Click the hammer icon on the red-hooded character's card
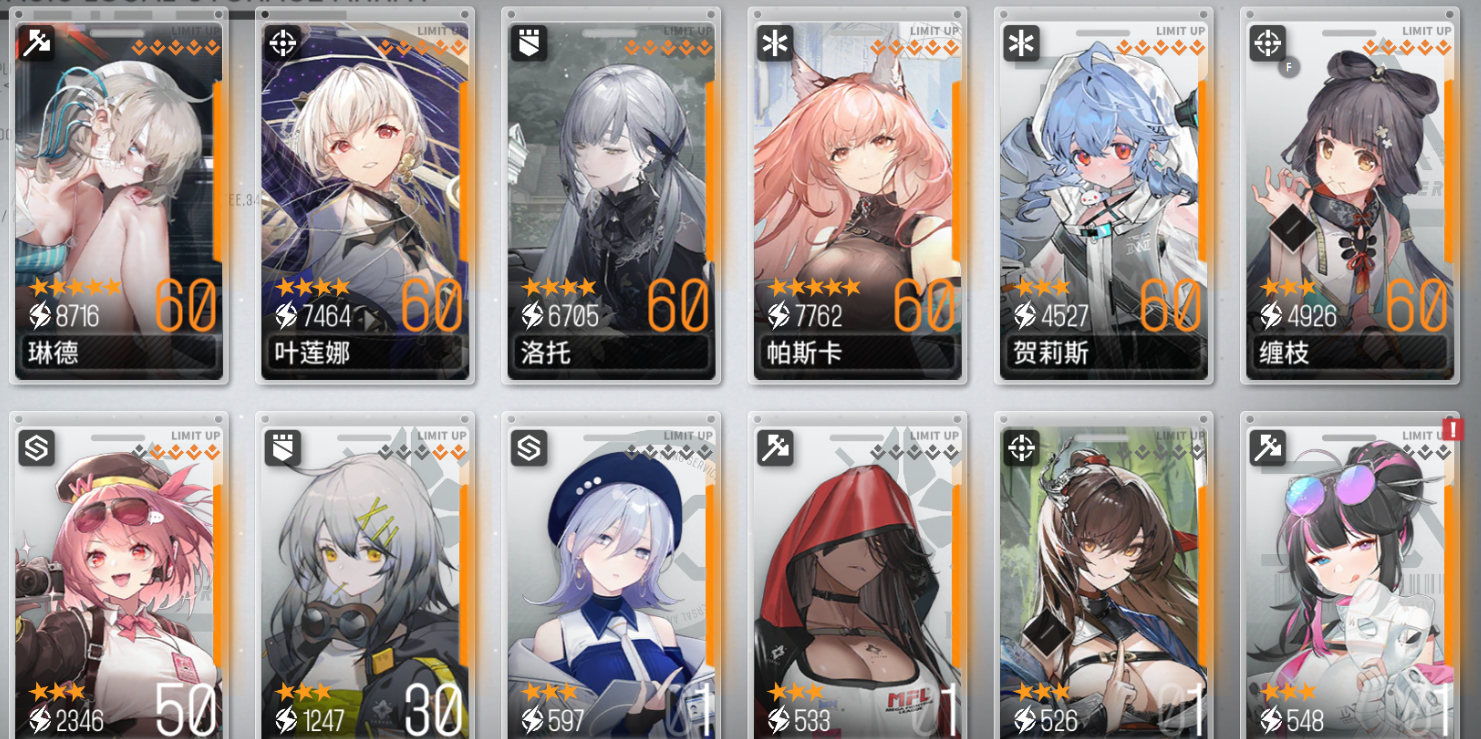Viewport: 1481px width, 739px height. coord(773,449)
